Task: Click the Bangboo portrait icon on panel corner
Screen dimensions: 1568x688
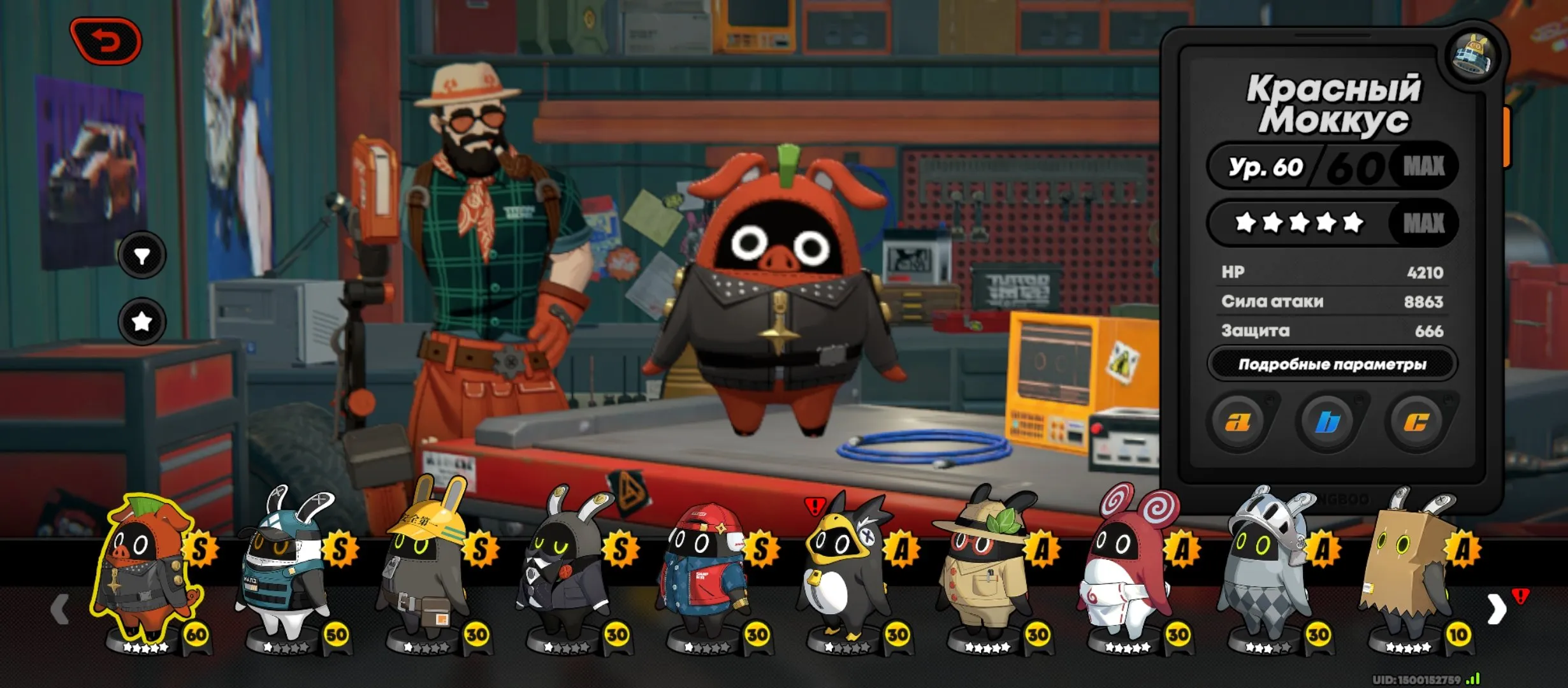Action: (x=1473, y=55)
